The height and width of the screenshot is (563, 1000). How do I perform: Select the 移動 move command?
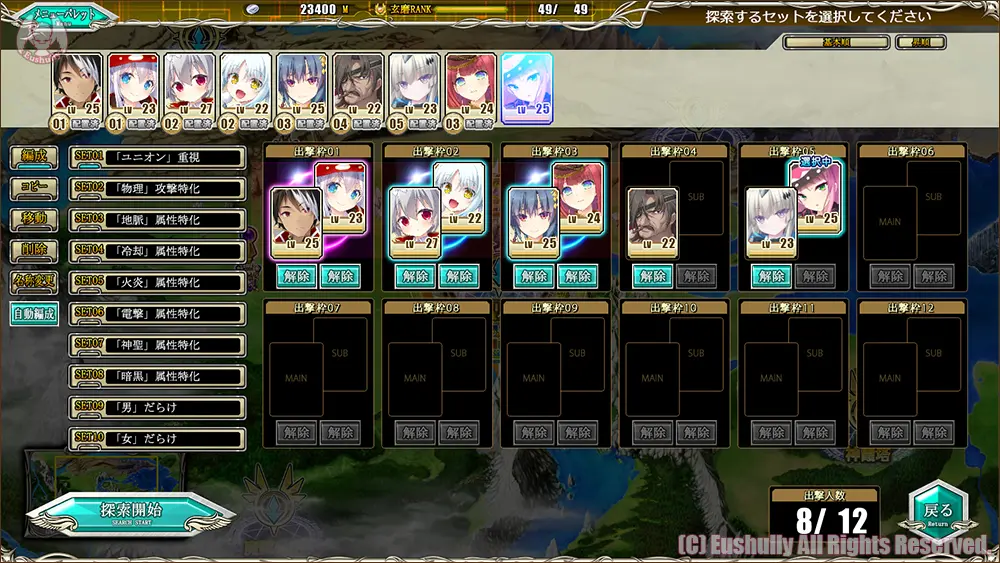pos(33,219)
